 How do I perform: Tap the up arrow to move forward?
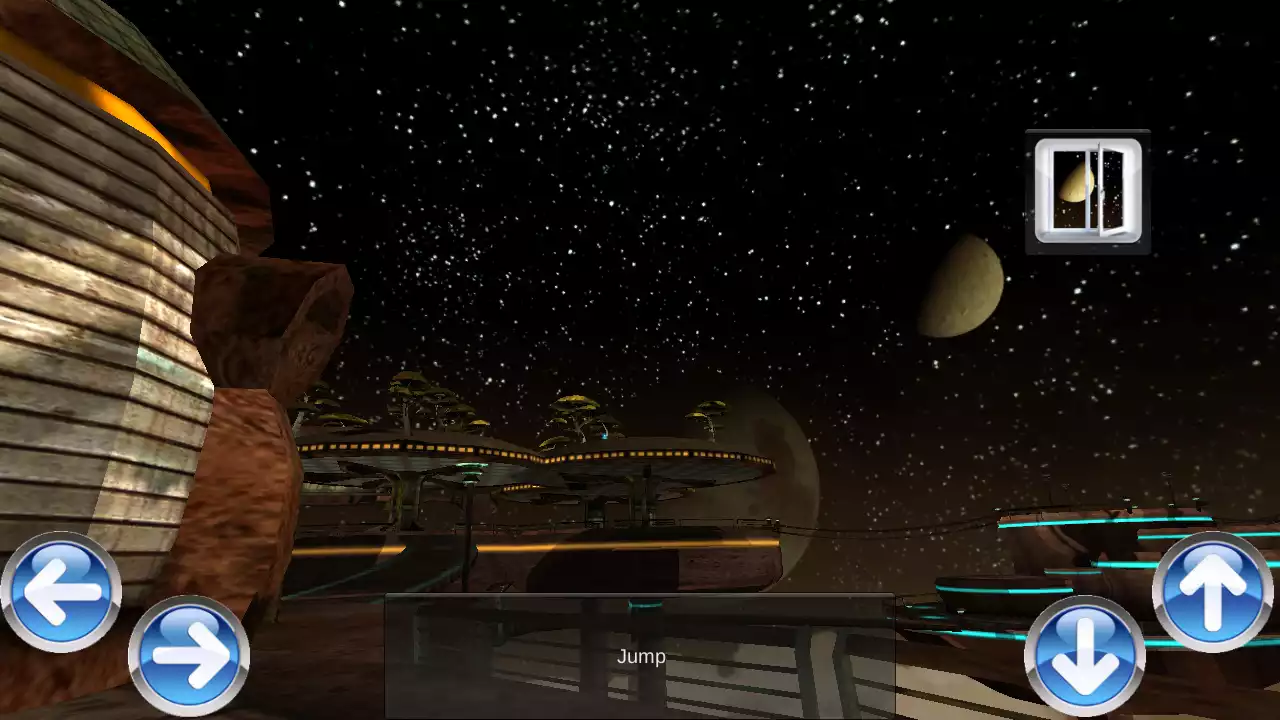1212,589
